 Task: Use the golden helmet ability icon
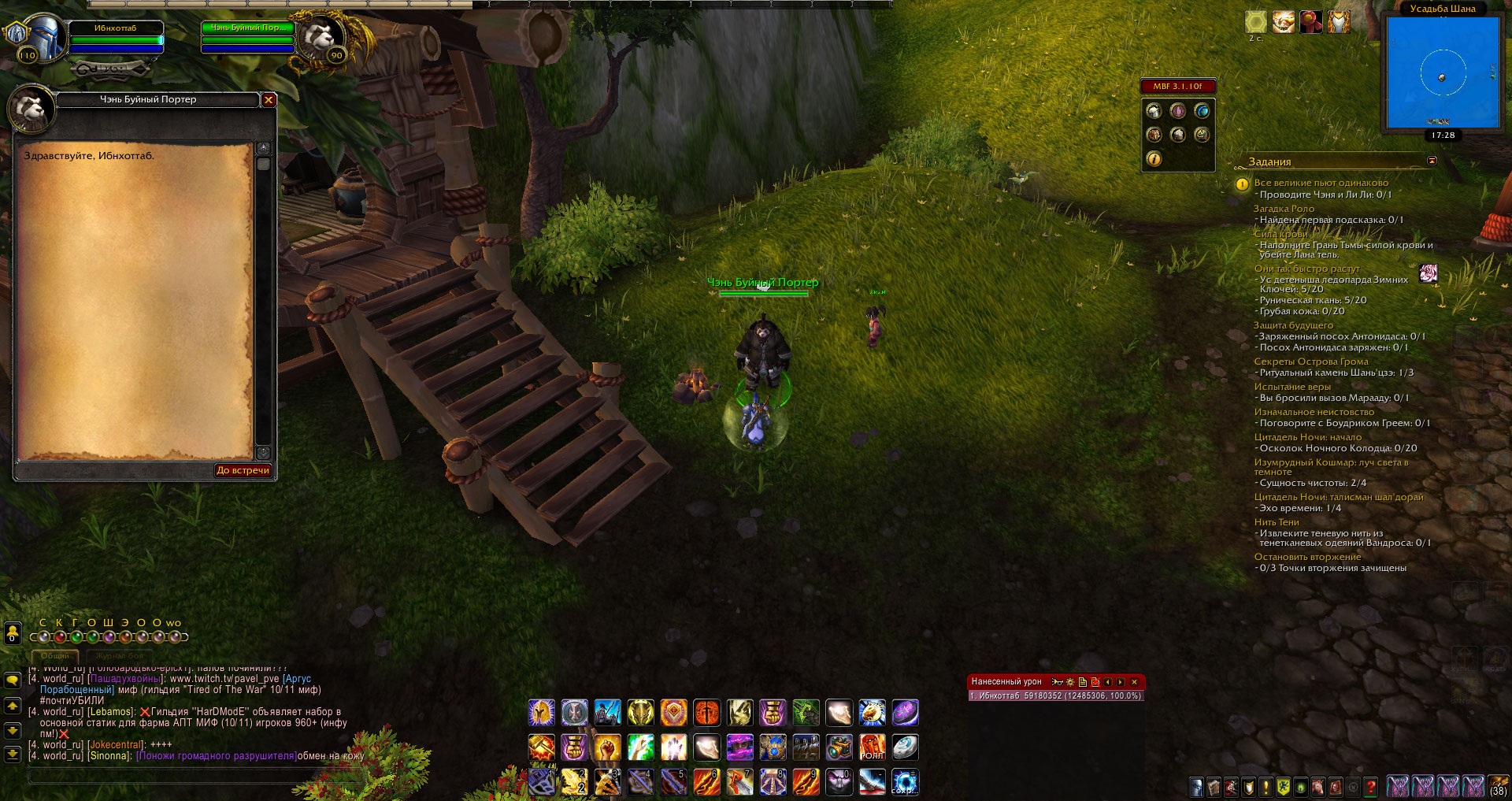pos(541,713)
